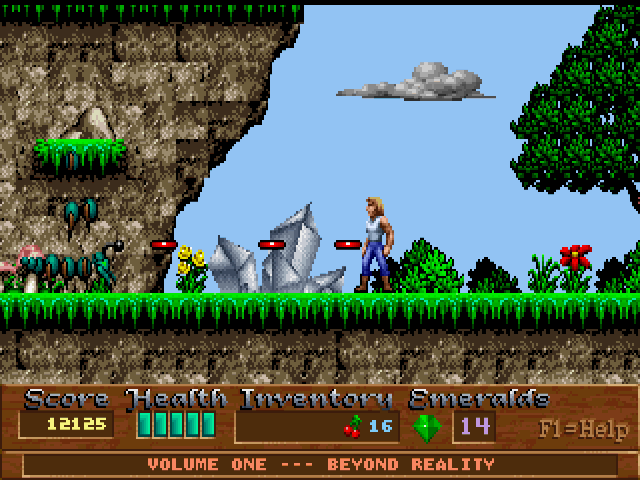The image size is (640, 480).
Task: Click the green emerald icon
Action: point(427,427)
